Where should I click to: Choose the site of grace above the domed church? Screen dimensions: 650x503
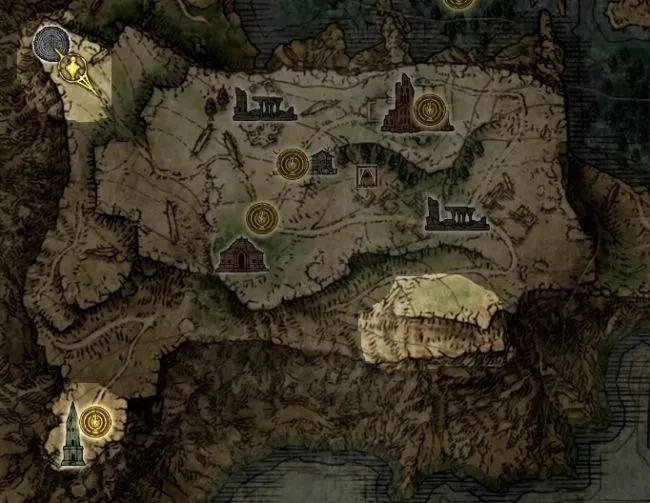point(261,216)
